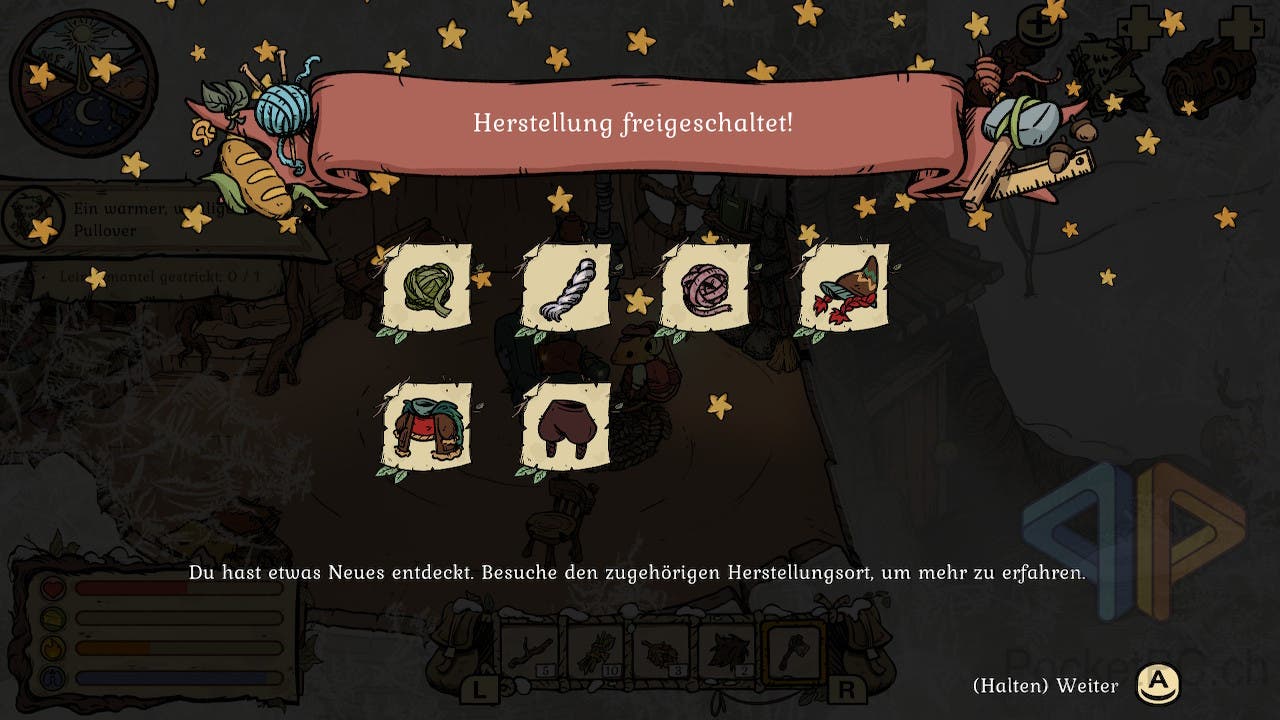Select the hotbar slot with count 8

(x=663, y=650)
